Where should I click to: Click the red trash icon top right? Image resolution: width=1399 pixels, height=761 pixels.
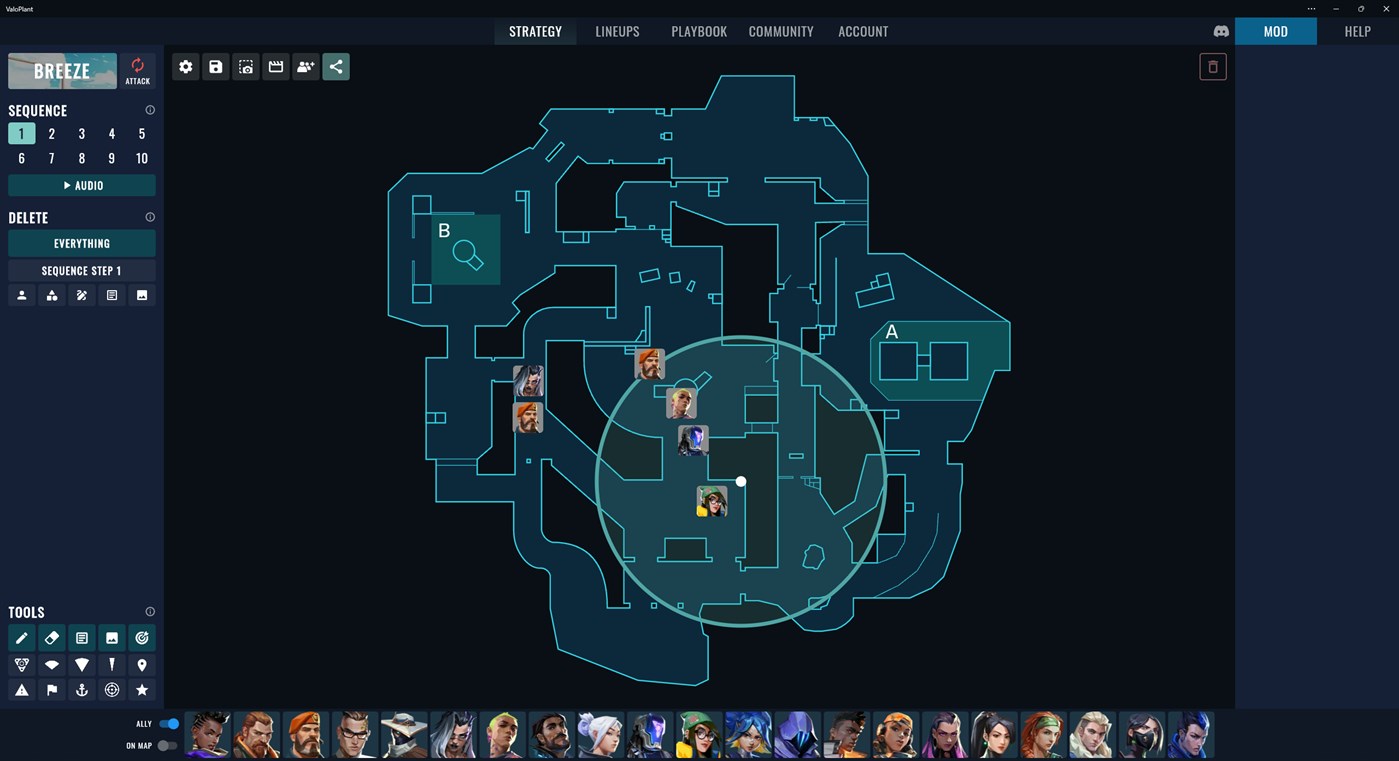point(1212,66)
